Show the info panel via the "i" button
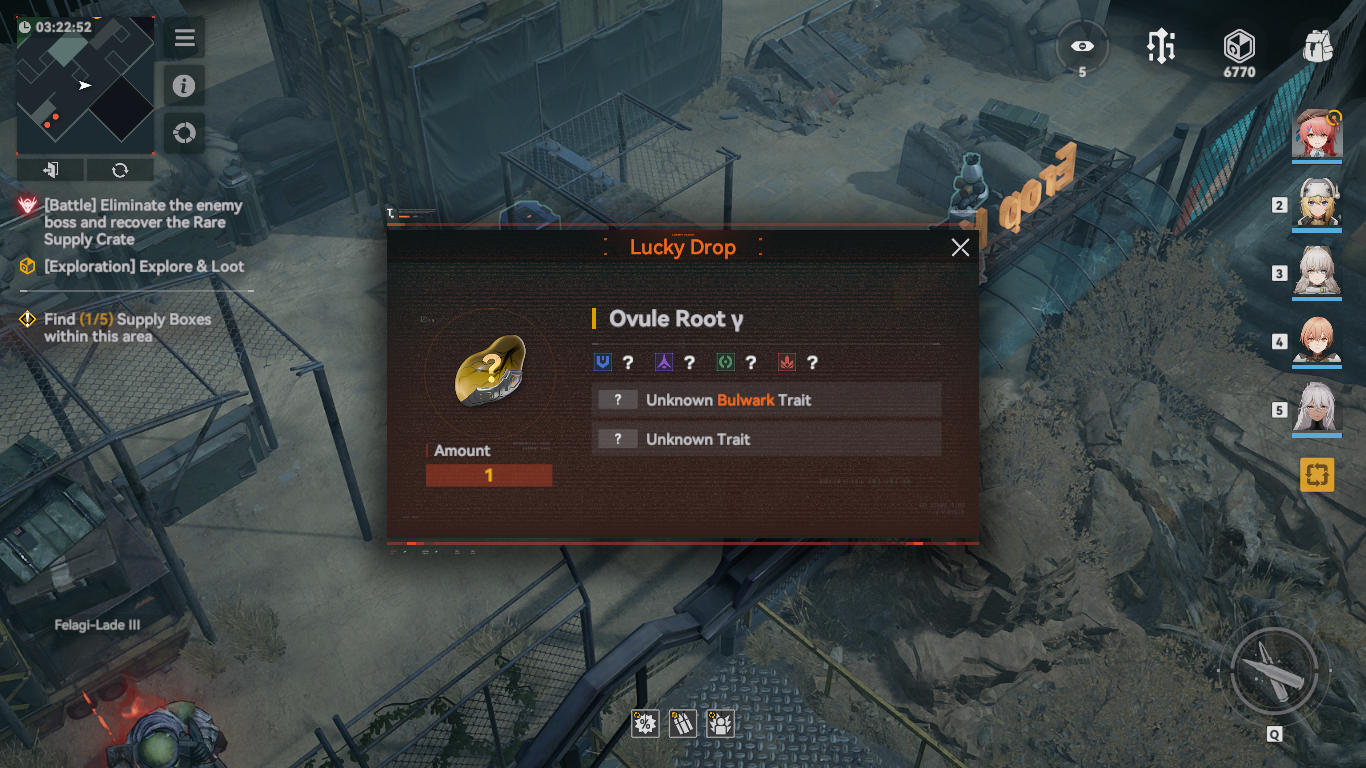The image size is (1366, 768). coord(184,86)
